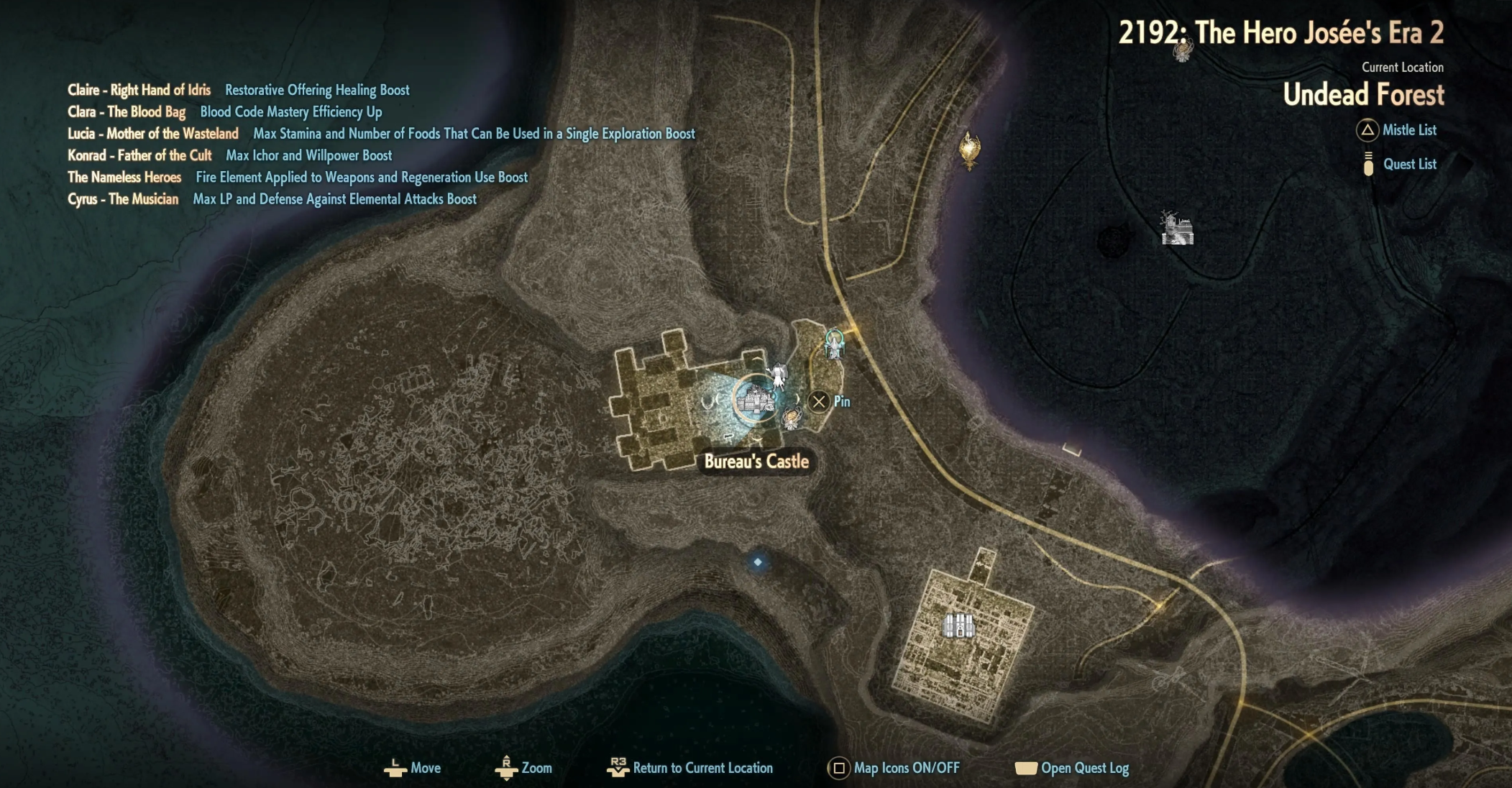This screenshot has width=1512, height=788.
Task: Return to Current Location on map
Action: (x=690, y=768)
